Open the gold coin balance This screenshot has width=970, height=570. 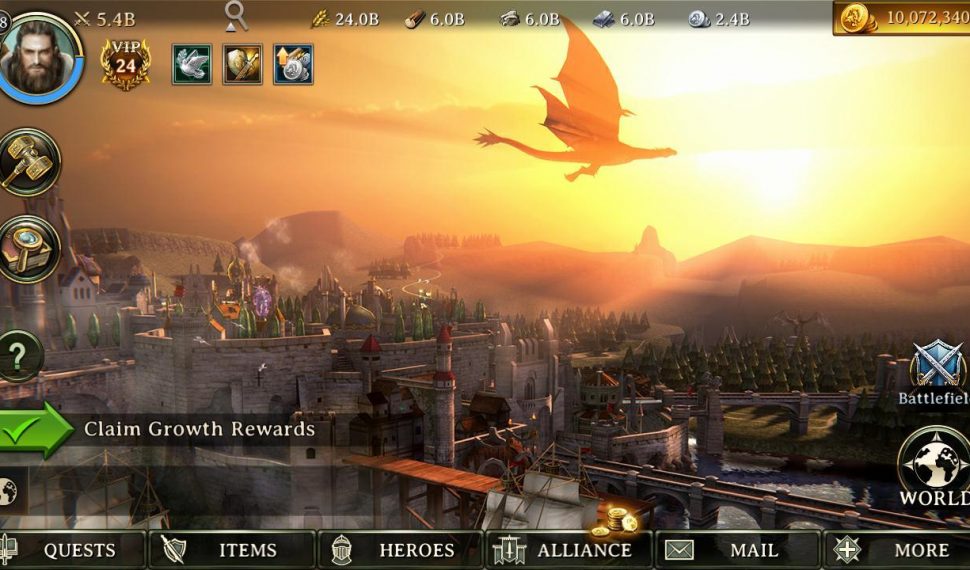coord(902,17)
